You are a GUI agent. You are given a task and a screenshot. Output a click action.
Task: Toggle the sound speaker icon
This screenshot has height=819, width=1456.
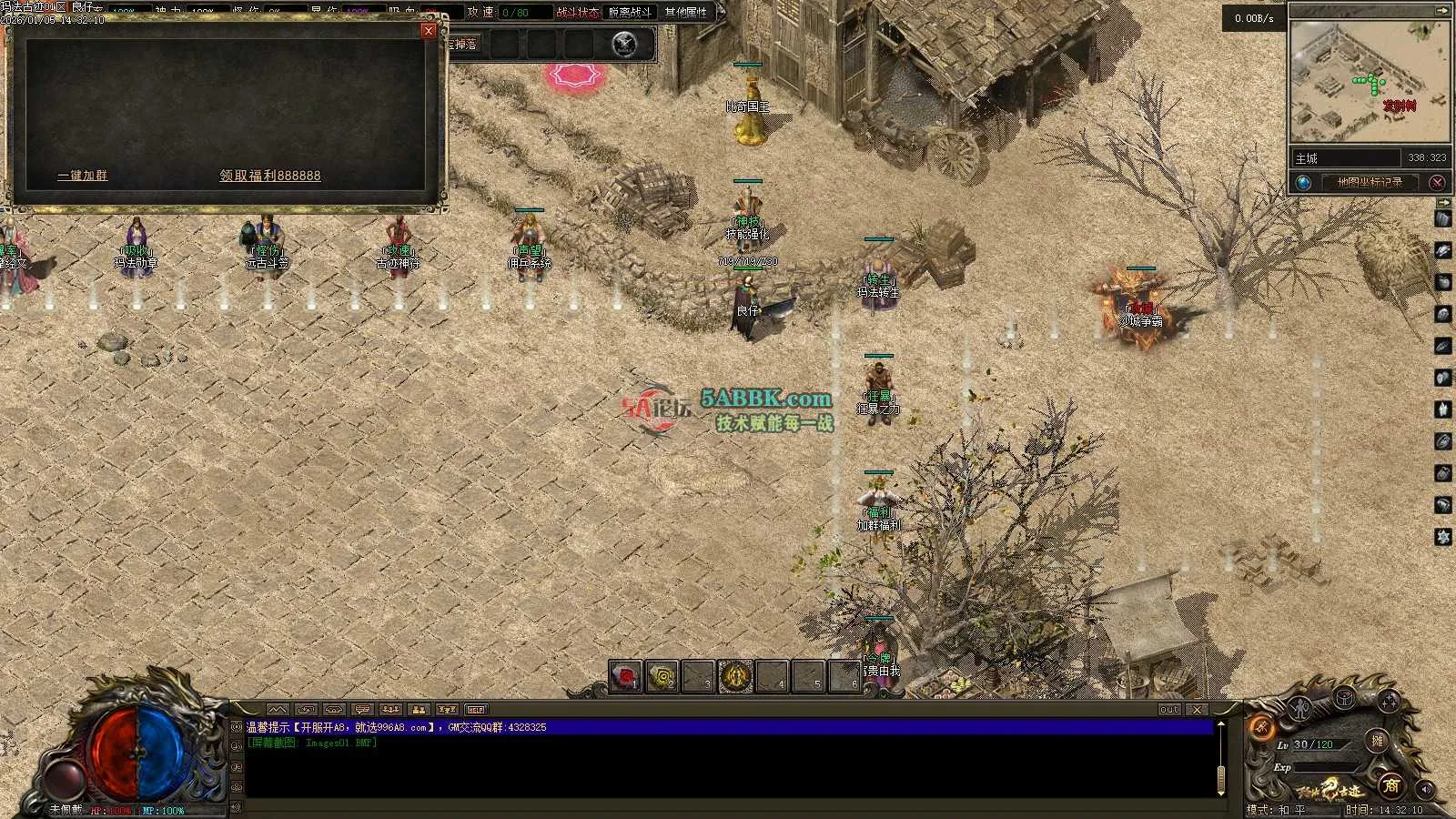1425,789
